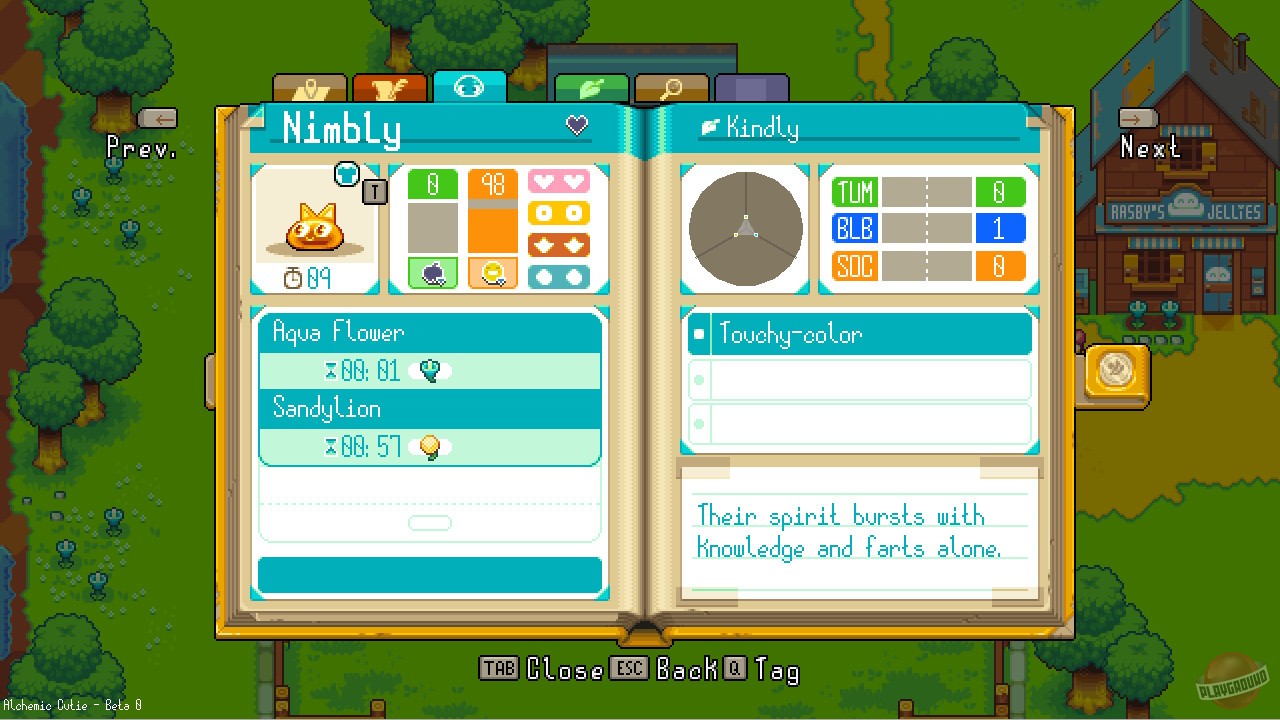Image resolution: width=1280 pixels, height=720 pixels.
Task: Toggle the pink hearts affection indicator
Action: click(558, 182)
